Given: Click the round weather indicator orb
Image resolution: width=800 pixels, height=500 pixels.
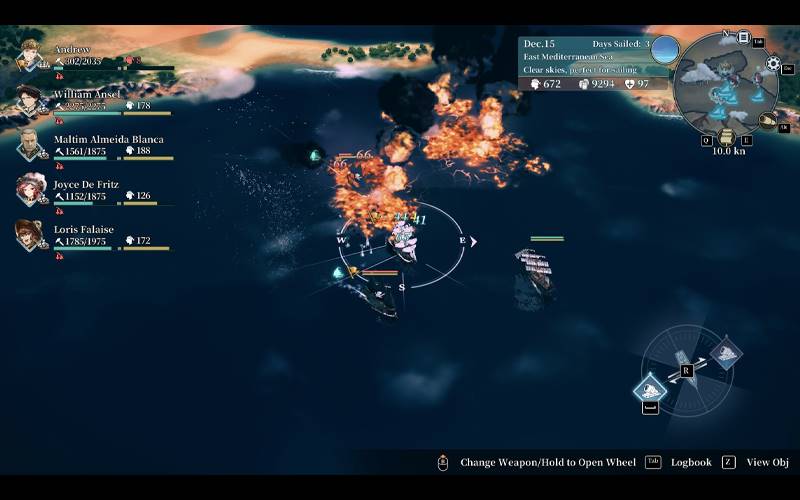Looking at the screenshot, I should [x=665, y=49].
